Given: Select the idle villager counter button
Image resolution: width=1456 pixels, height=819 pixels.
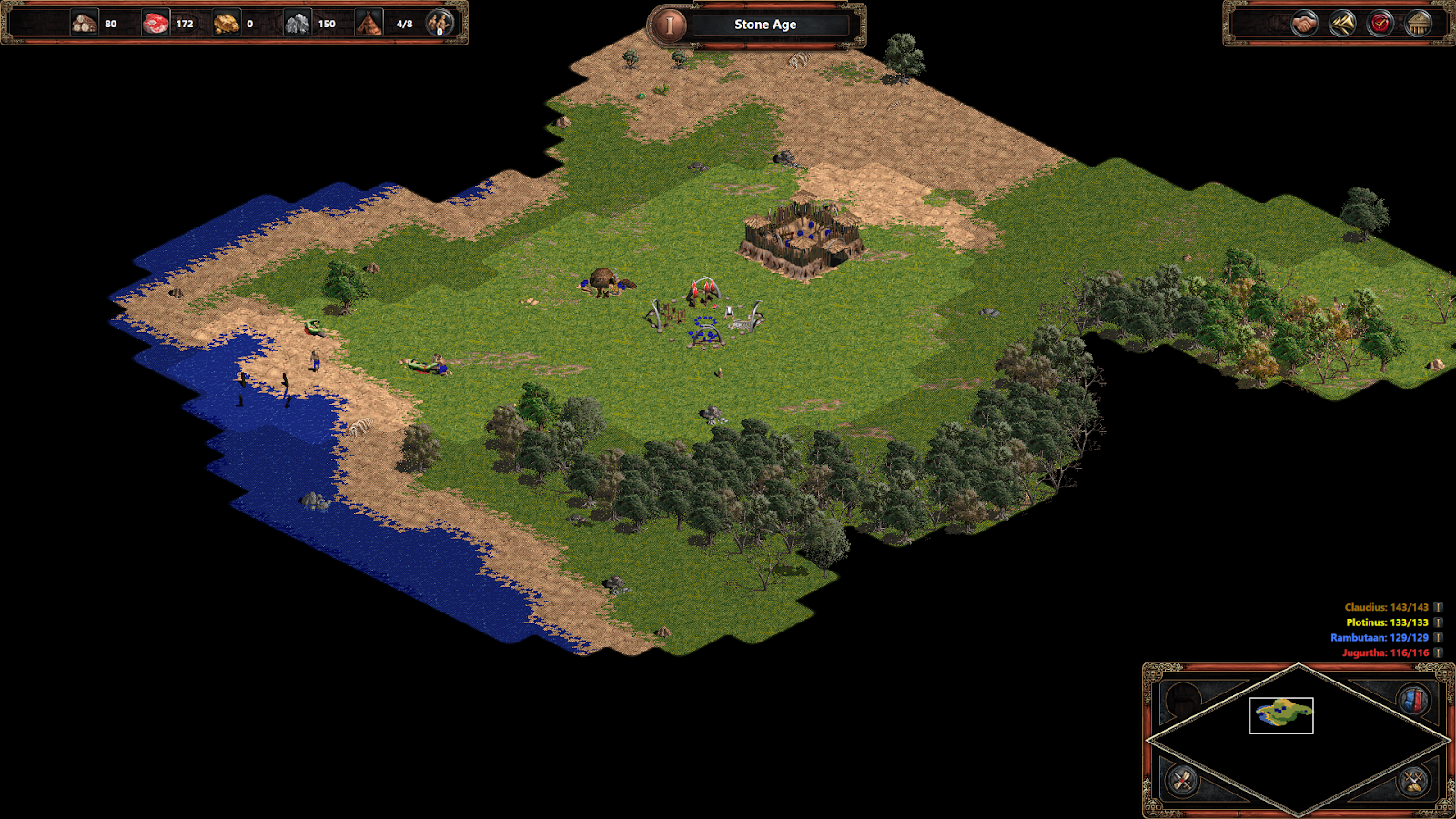Looking at the screenshot, I should click(439, 25).
